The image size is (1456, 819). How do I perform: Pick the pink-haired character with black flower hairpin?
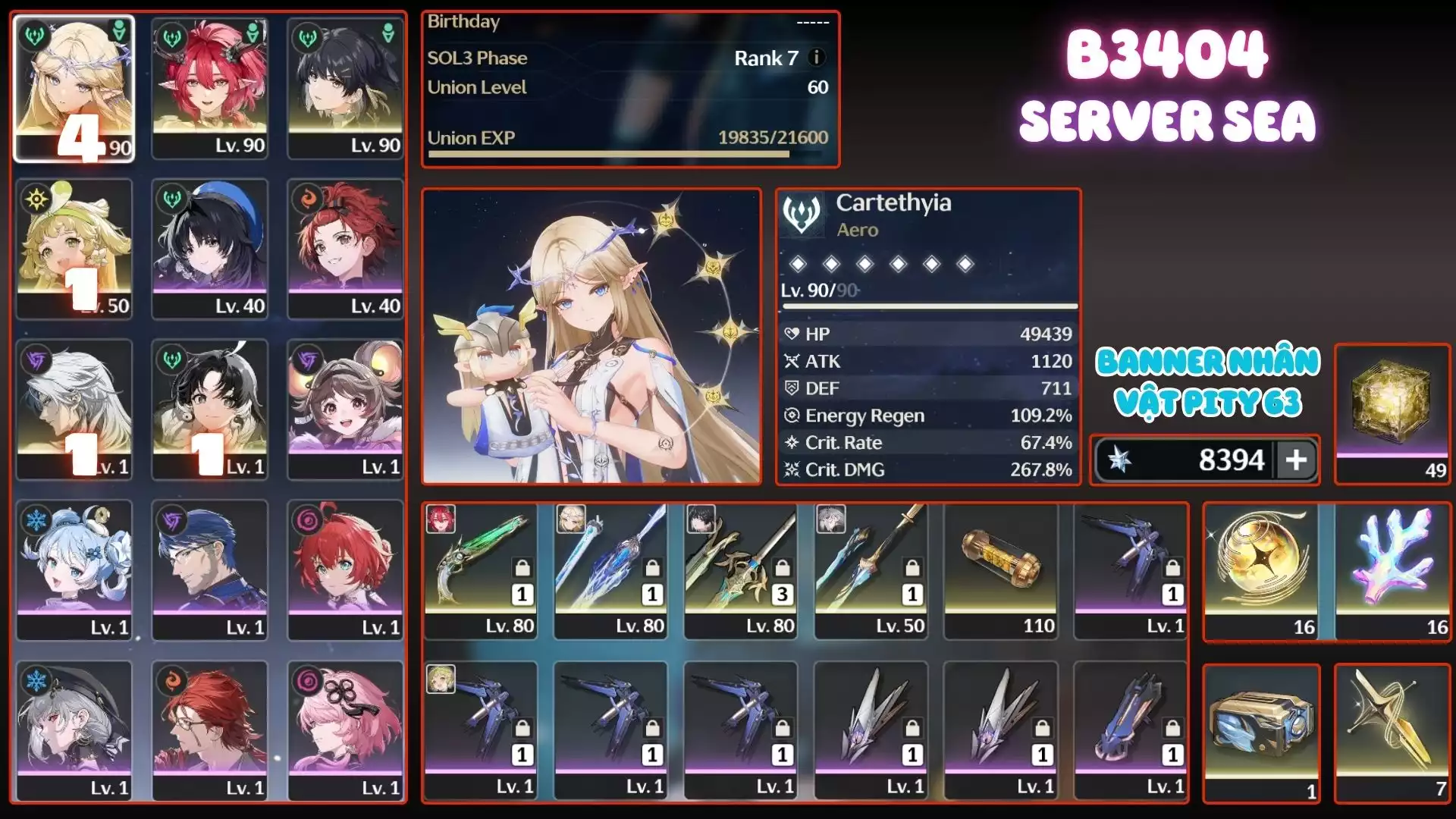[x=345, y=731]
